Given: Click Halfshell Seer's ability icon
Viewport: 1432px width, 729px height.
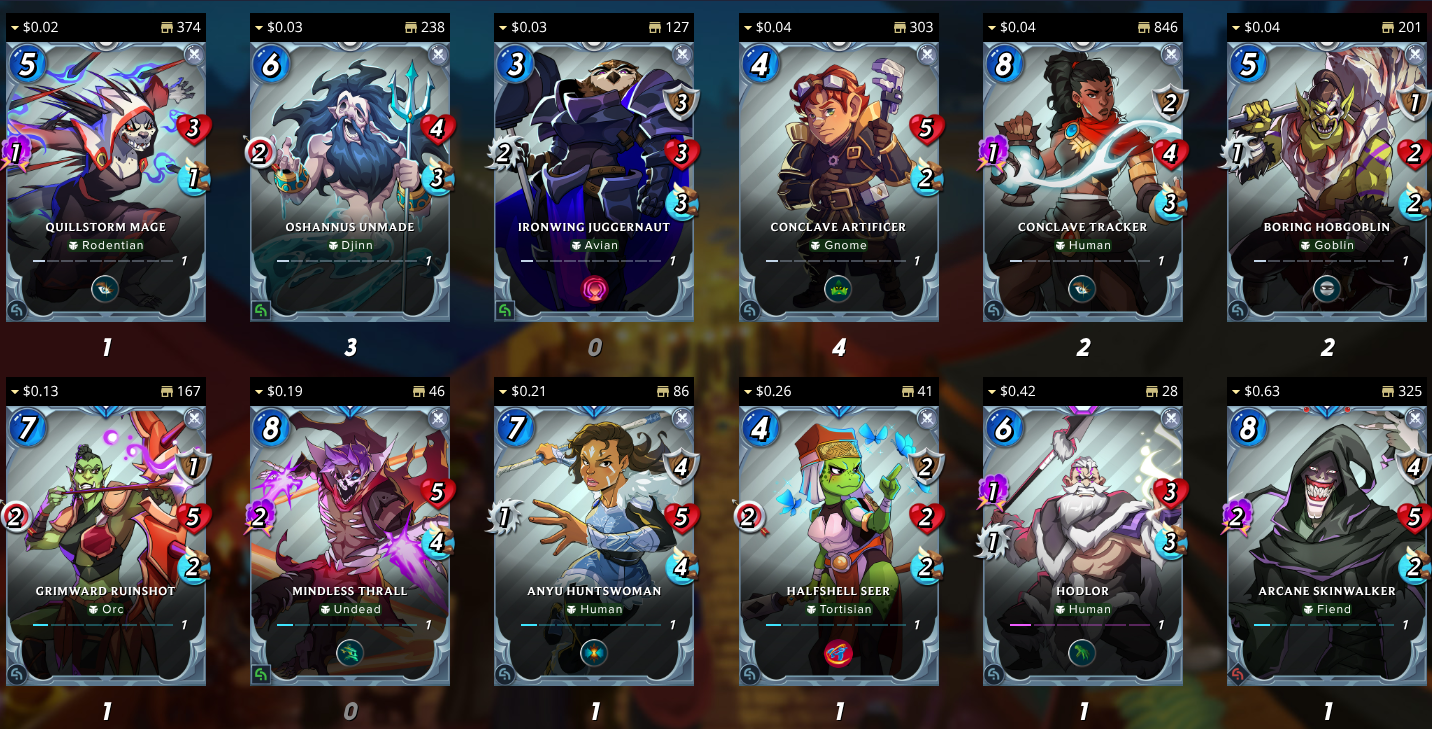Looking at the screenshot, I should click(x=838, y=654).
